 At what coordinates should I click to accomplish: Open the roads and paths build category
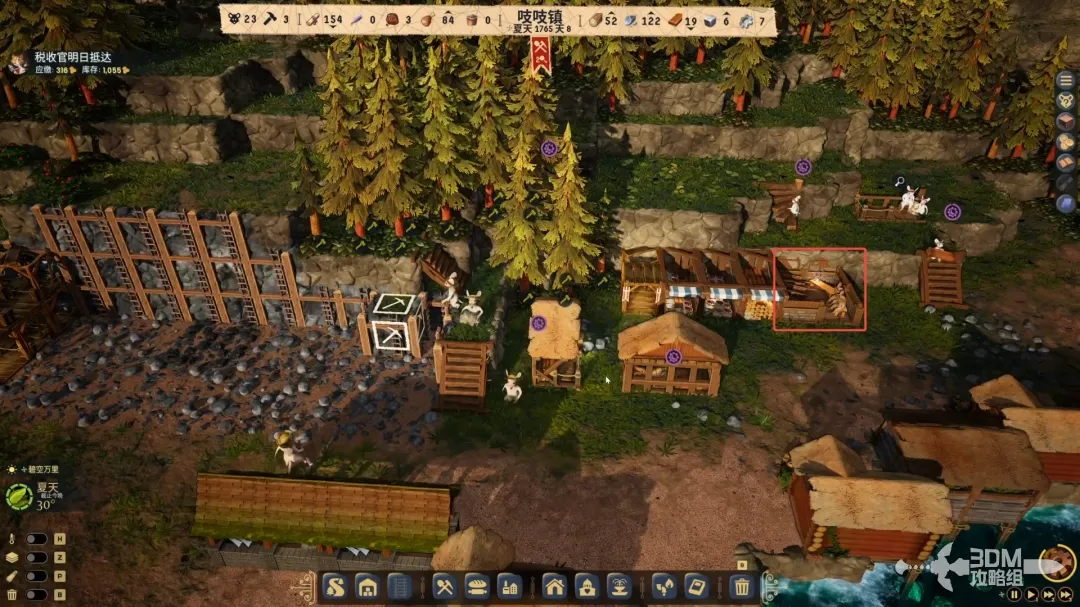click(336, 587)
